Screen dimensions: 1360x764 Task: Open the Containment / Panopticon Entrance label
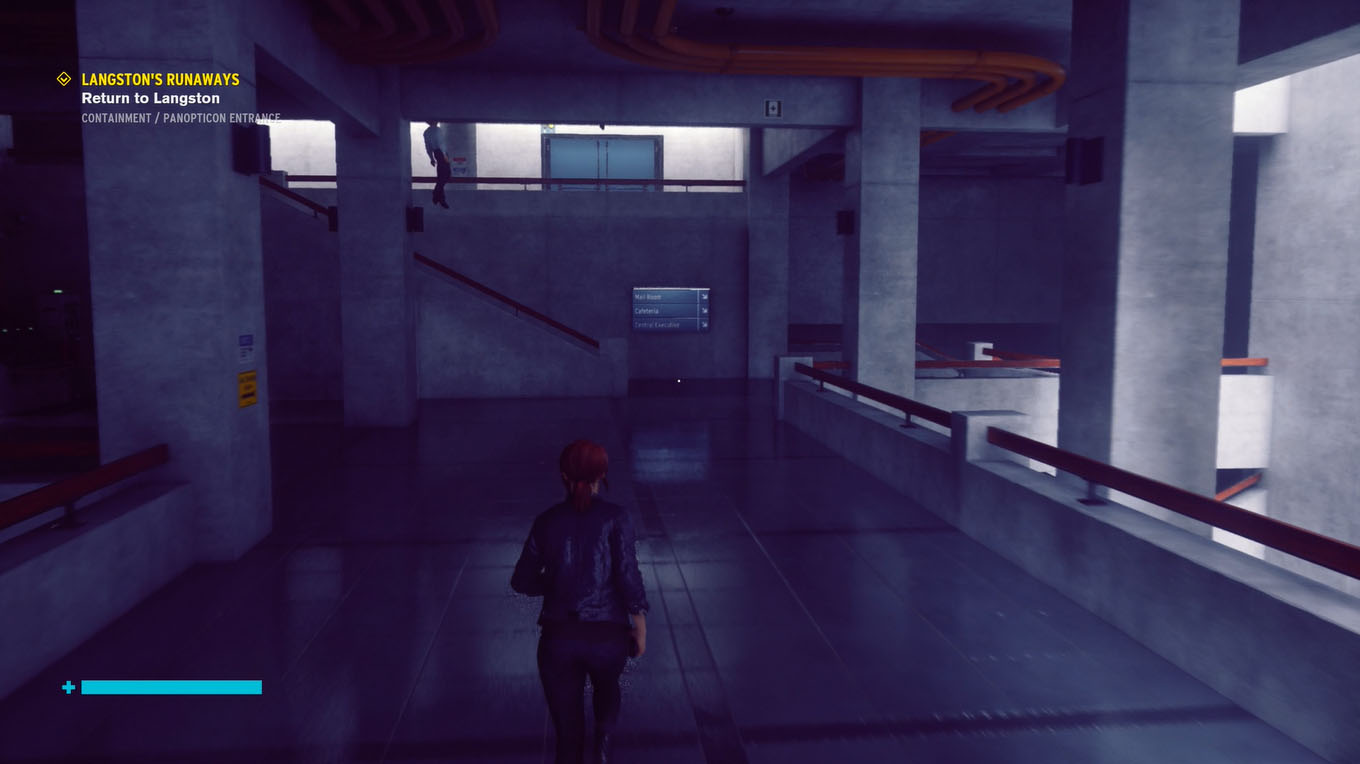click(181, 117)
